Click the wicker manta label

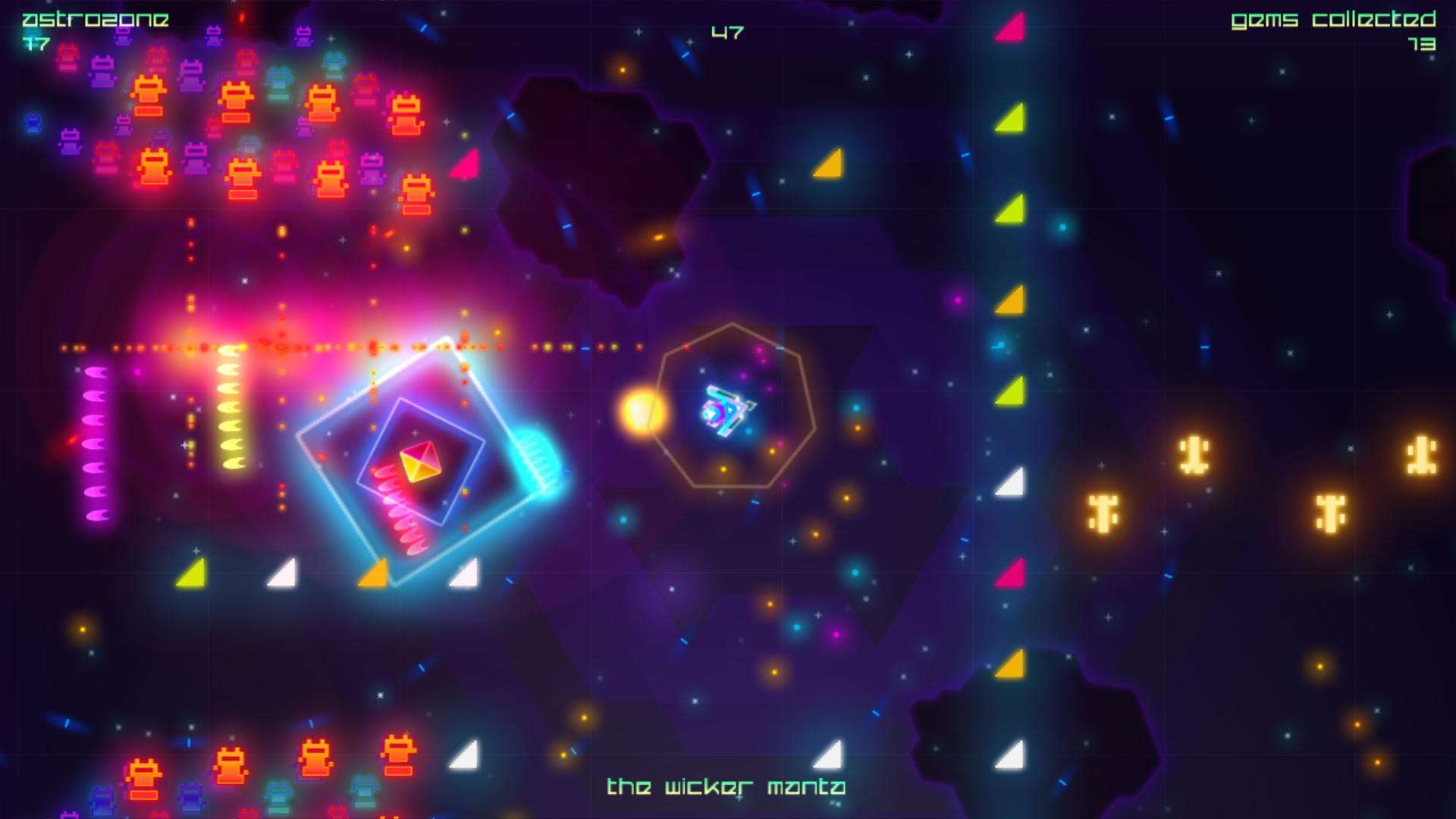726,787
